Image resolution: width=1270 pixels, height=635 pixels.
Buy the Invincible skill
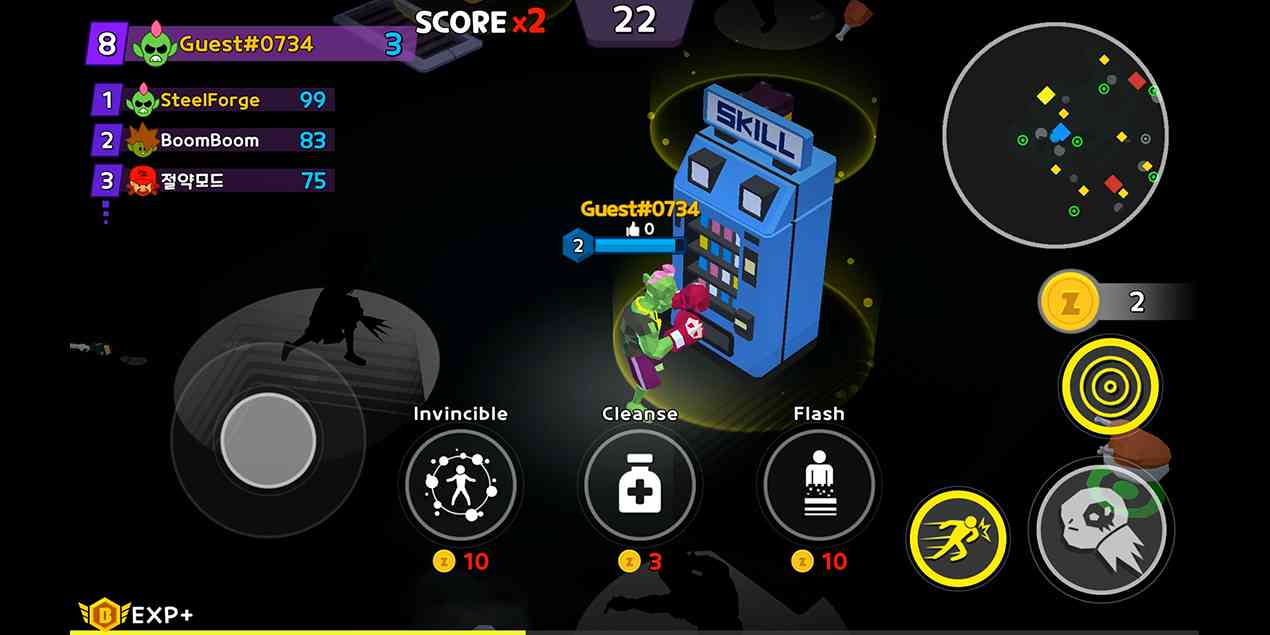point(460,486)
